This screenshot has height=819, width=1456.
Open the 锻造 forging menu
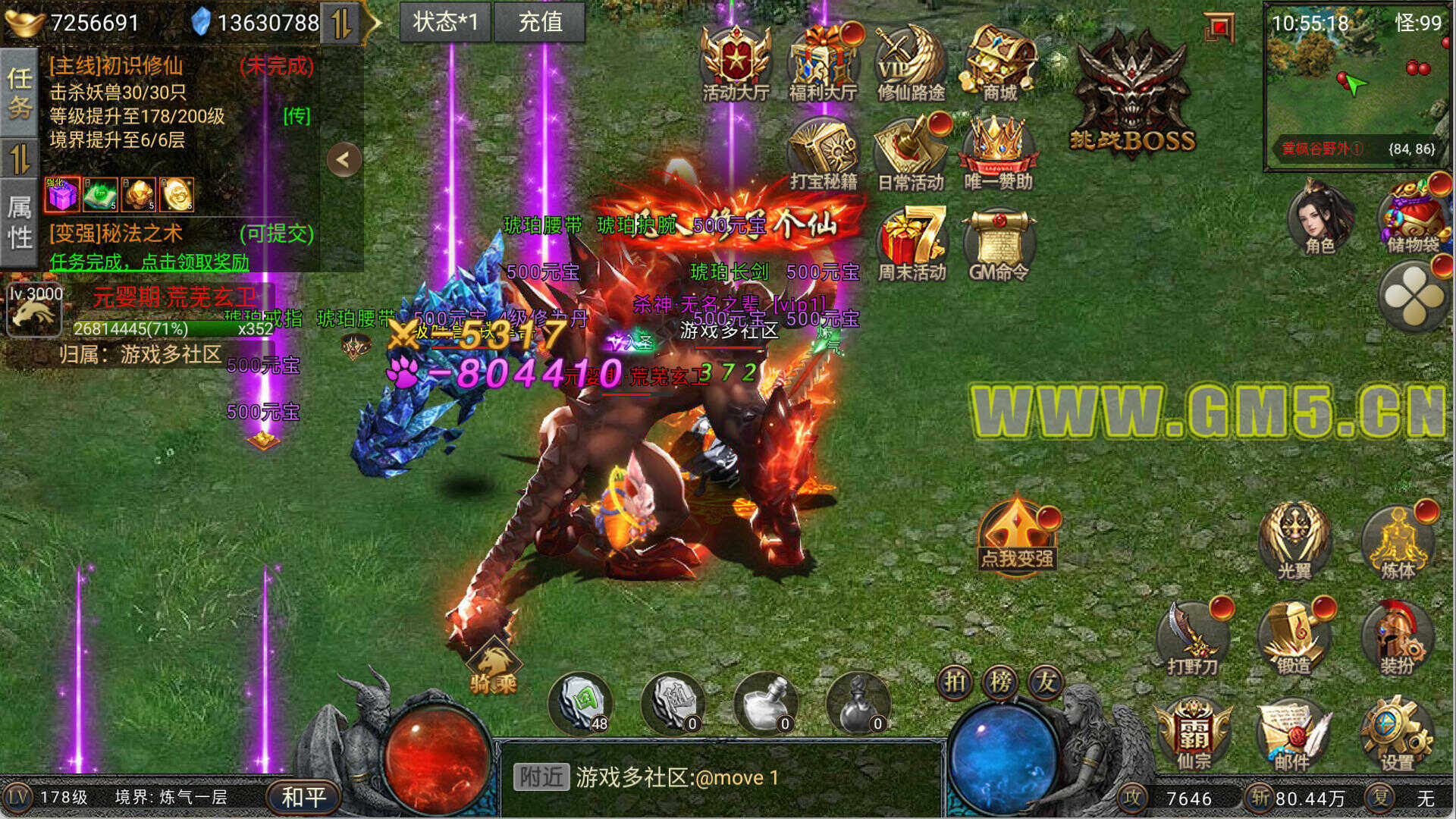point(1293,639)
